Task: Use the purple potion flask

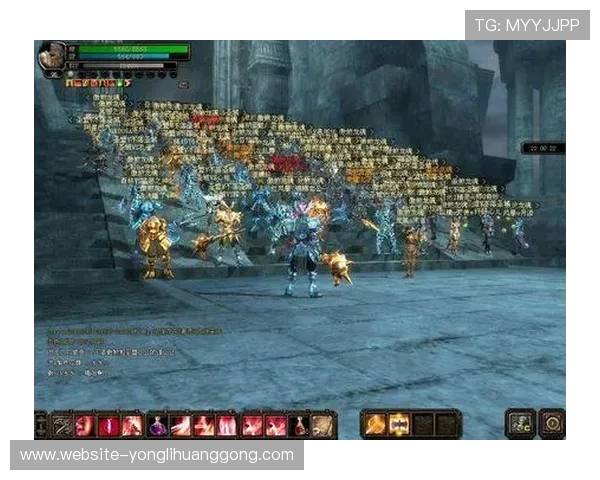Action: tap(158, 425)
